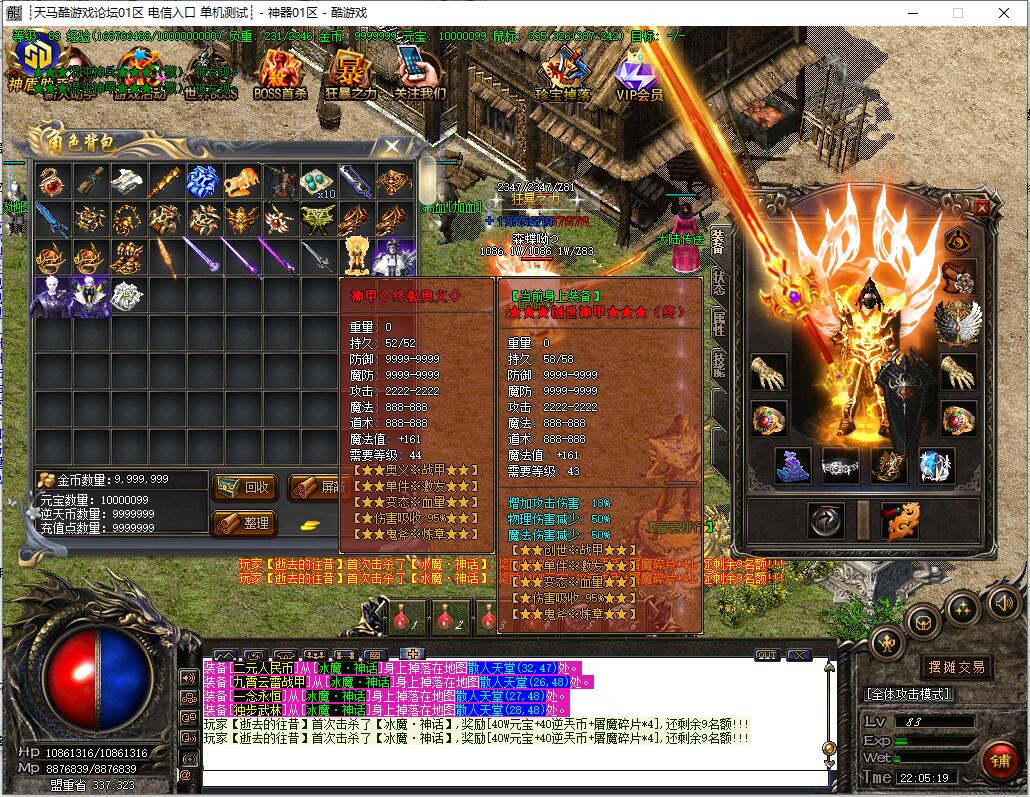Select the left golden gauntlet slot

[767, 372]
